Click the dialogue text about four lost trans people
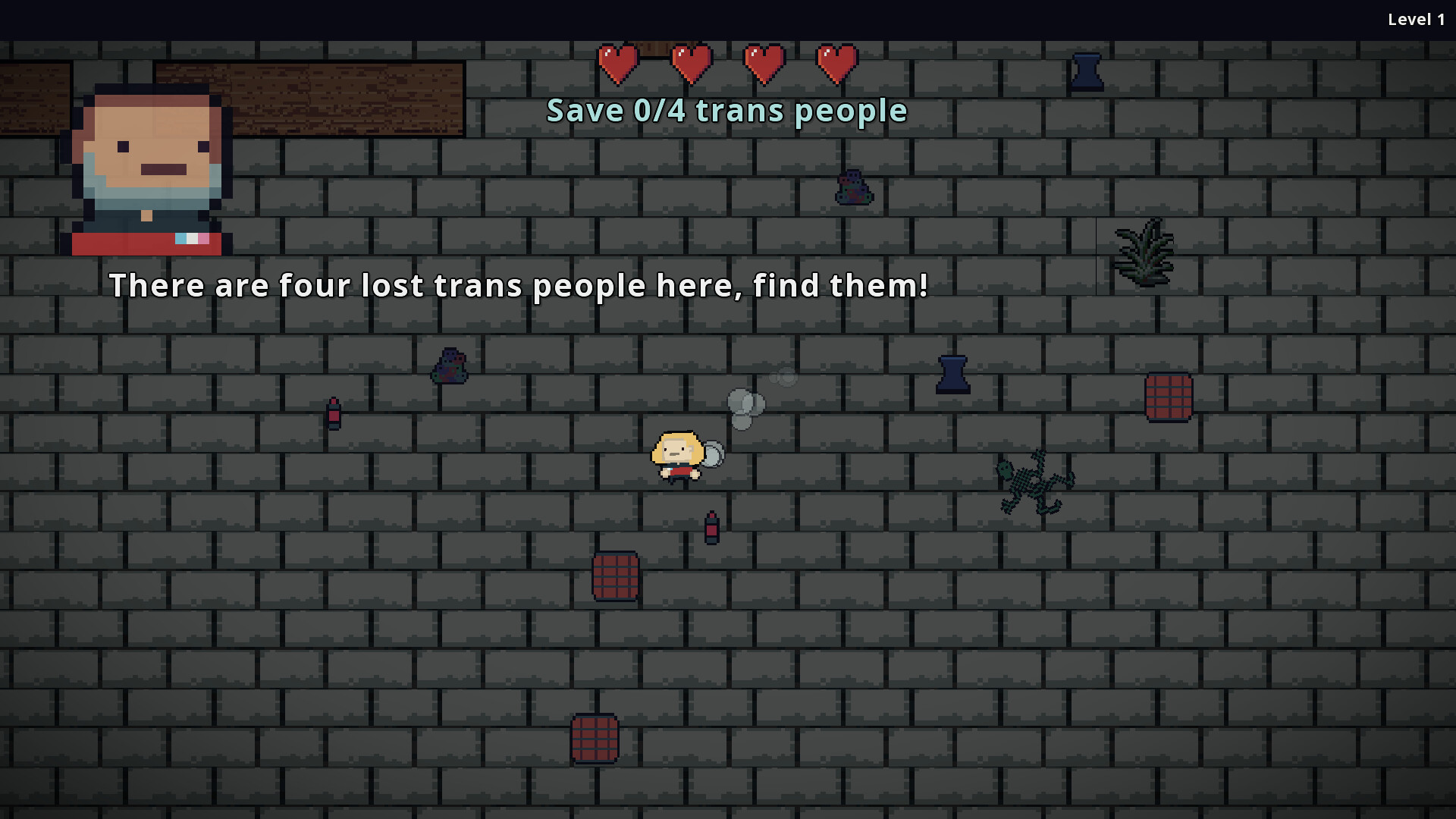The height and width of the screenshot is (819, 1456). [x=519, y=286]
